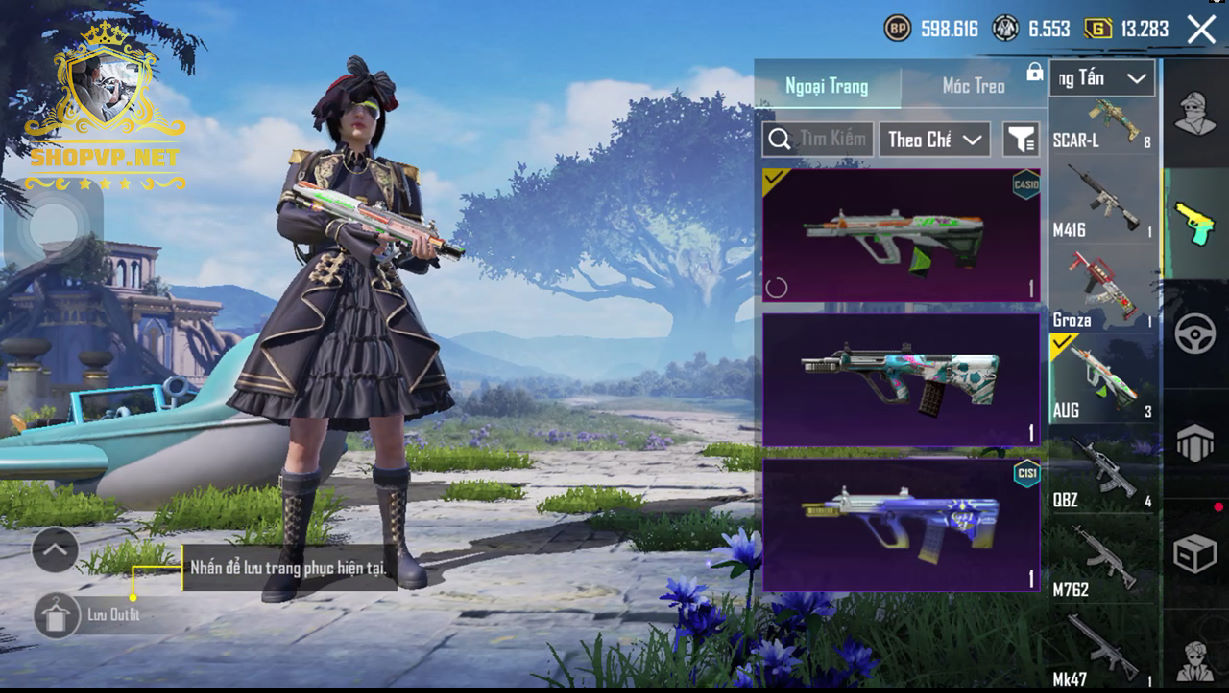Choose Groza in the weapon list
The image size is (1229, 693).
point(1103,290)
